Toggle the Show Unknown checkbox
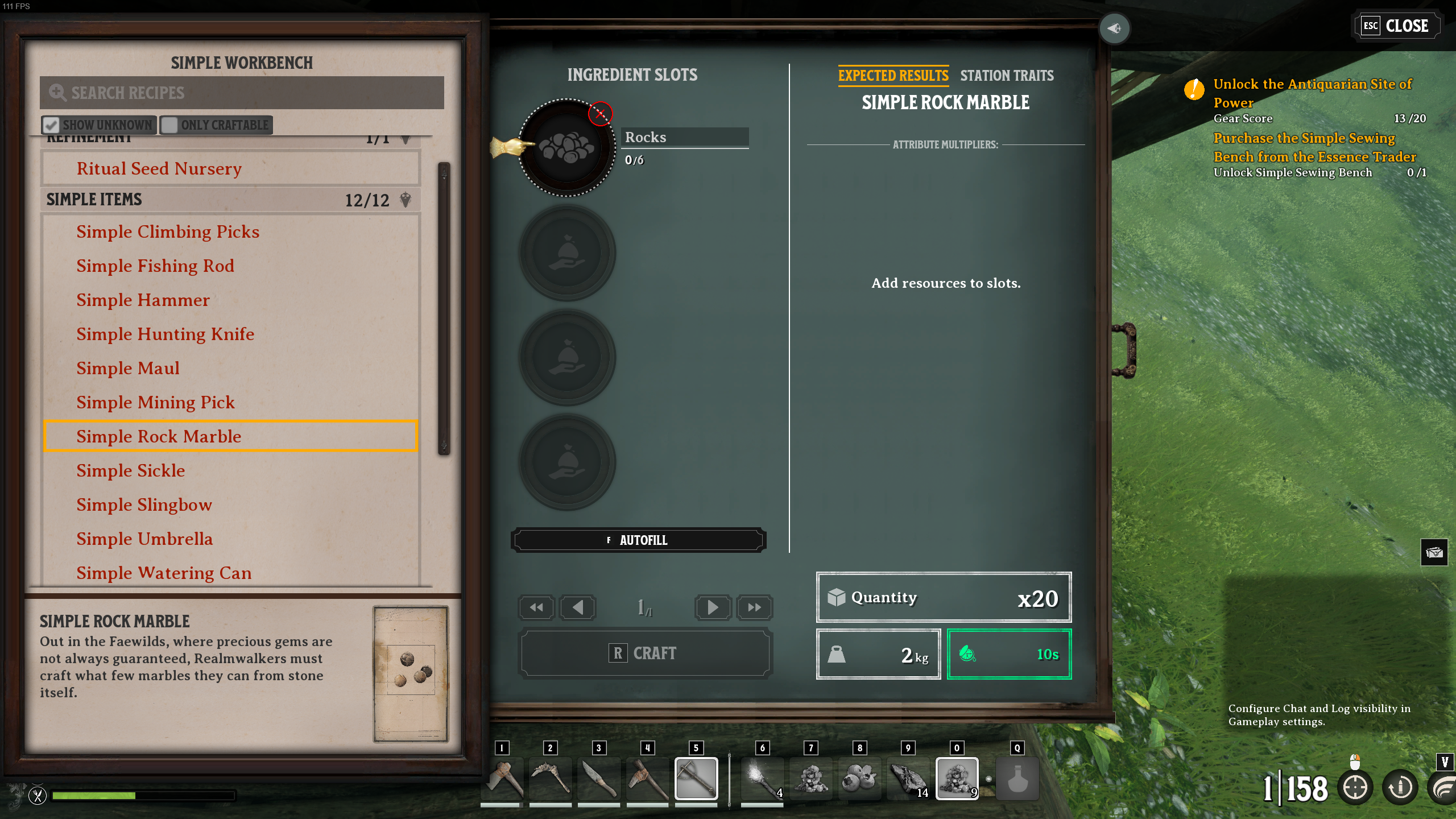This screenshot has height=819, width=1456. click(52, 125)
